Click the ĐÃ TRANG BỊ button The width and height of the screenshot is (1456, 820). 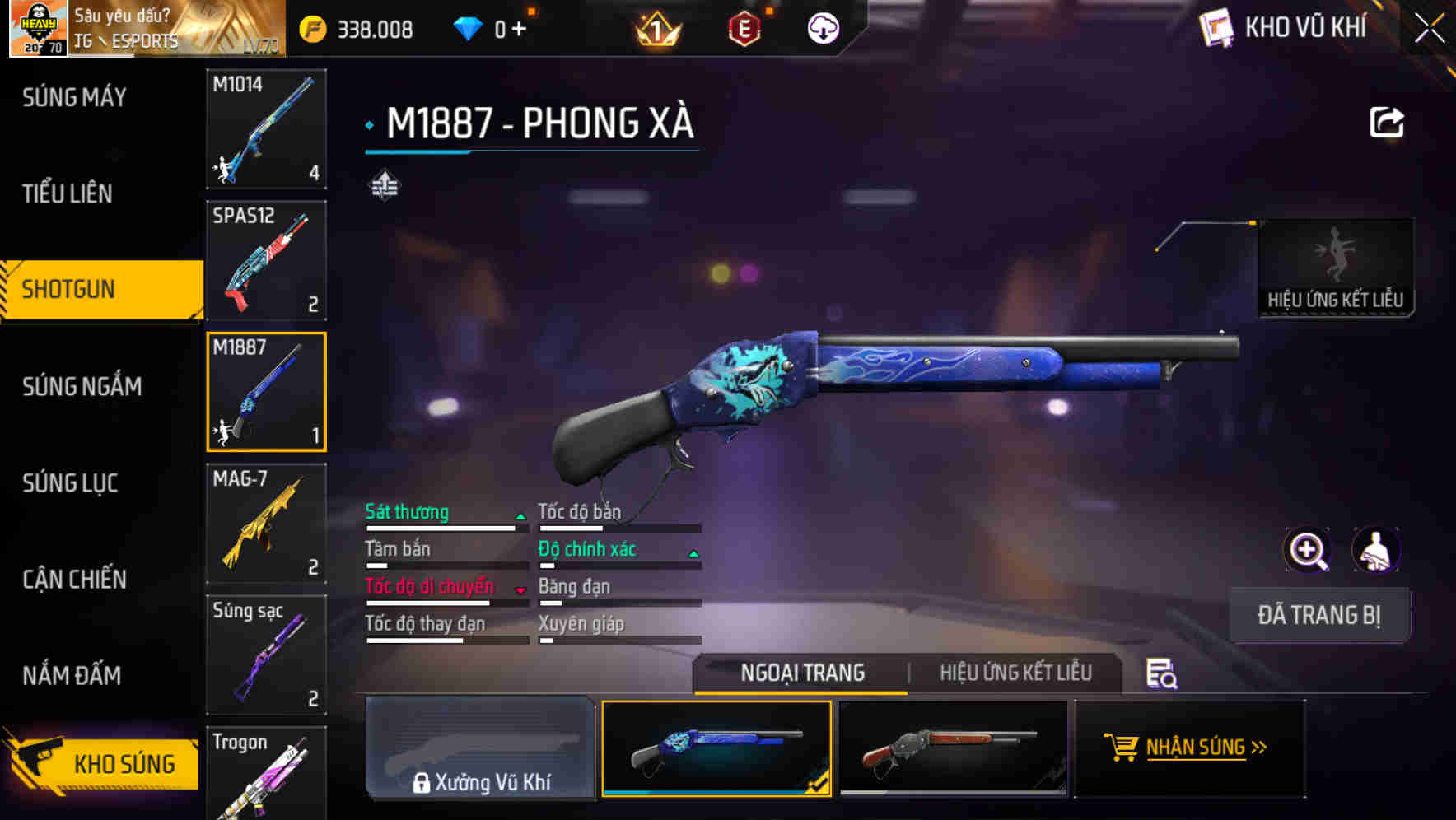1319,614
